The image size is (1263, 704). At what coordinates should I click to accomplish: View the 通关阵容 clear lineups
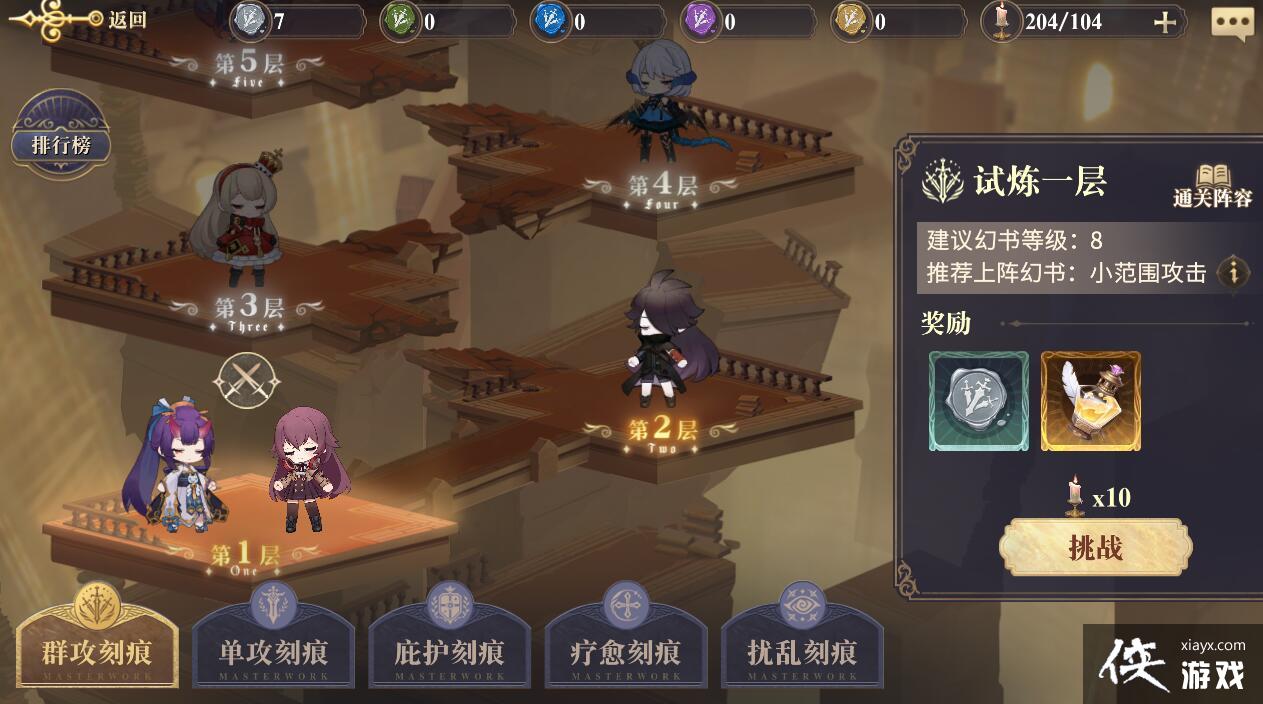1212,186
